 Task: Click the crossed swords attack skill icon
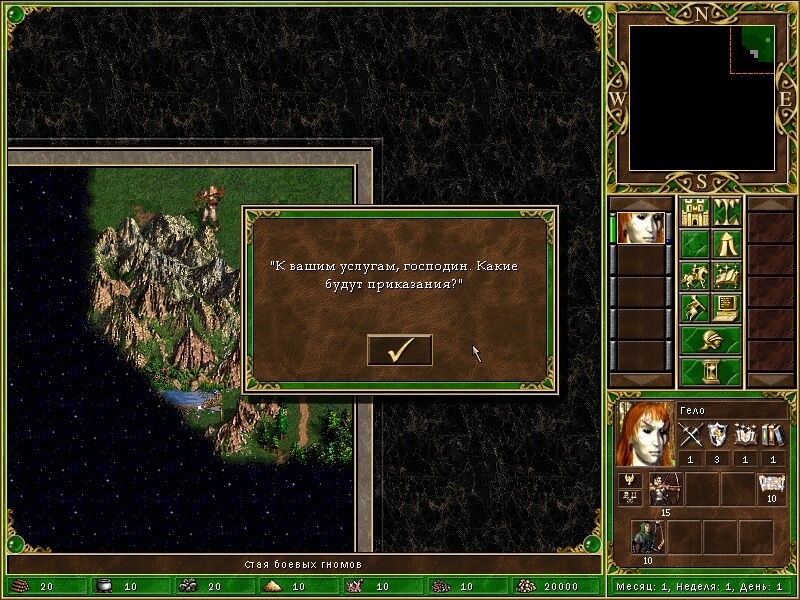pos(692,435)
